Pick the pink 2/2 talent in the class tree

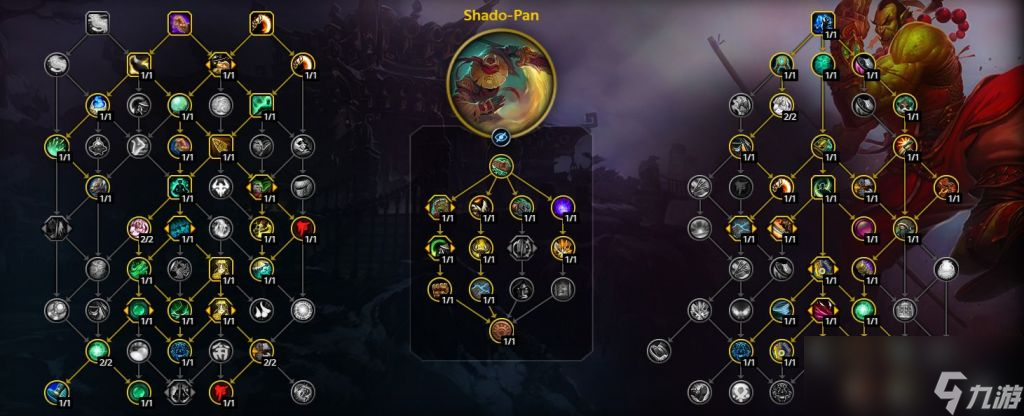(139, 229)
